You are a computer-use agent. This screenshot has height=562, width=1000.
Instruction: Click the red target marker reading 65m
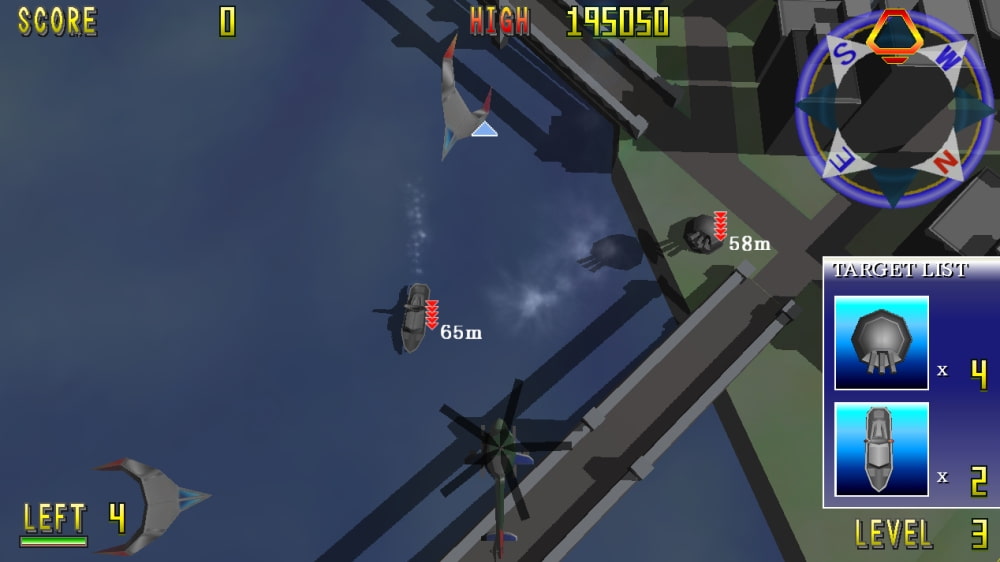pyautogui.click(x=432, y=314)
